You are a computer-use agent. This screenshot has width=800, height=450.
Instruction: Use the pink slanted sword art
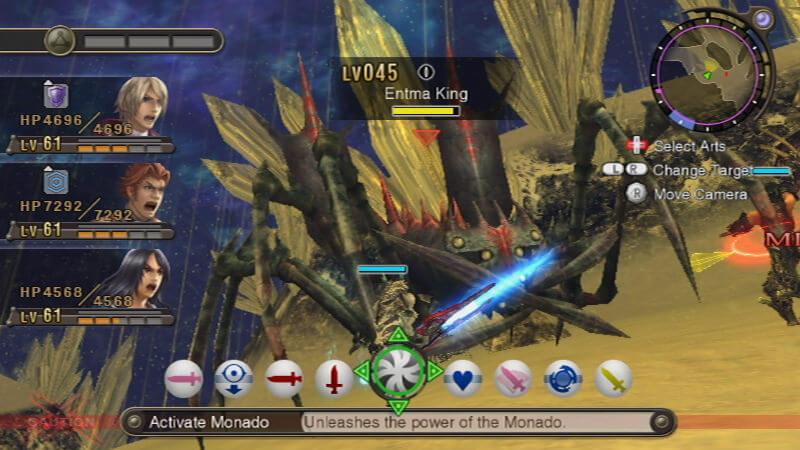click(x=513, y=379)
